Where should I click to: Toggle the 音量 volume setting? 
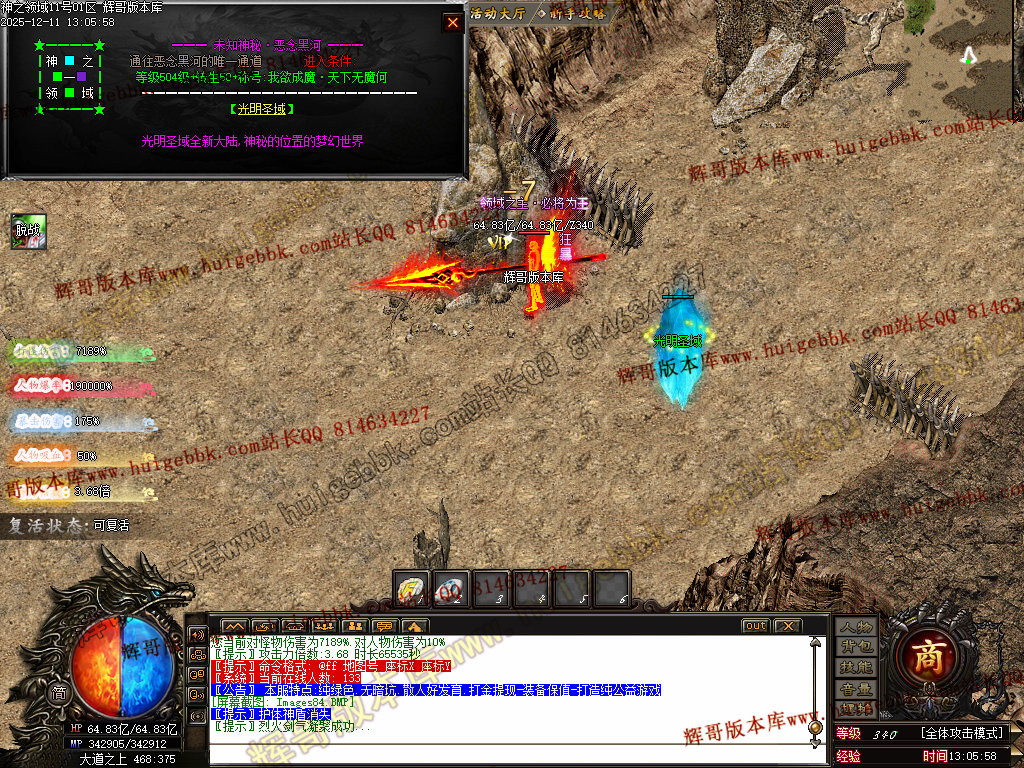pos(856,689)
